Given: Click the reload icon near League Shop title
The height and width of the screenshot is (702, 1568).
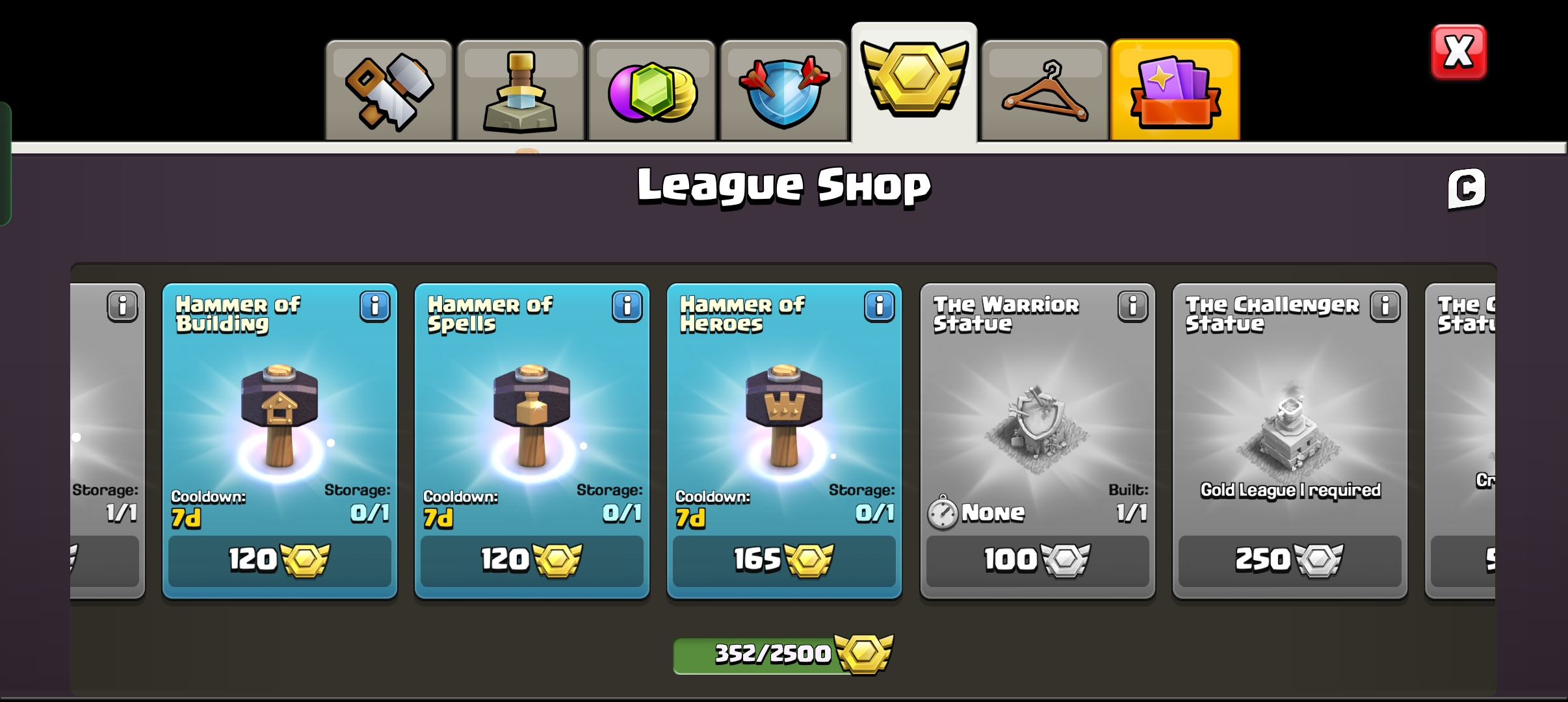Looking at the screenshot, I should point(1465,188).
